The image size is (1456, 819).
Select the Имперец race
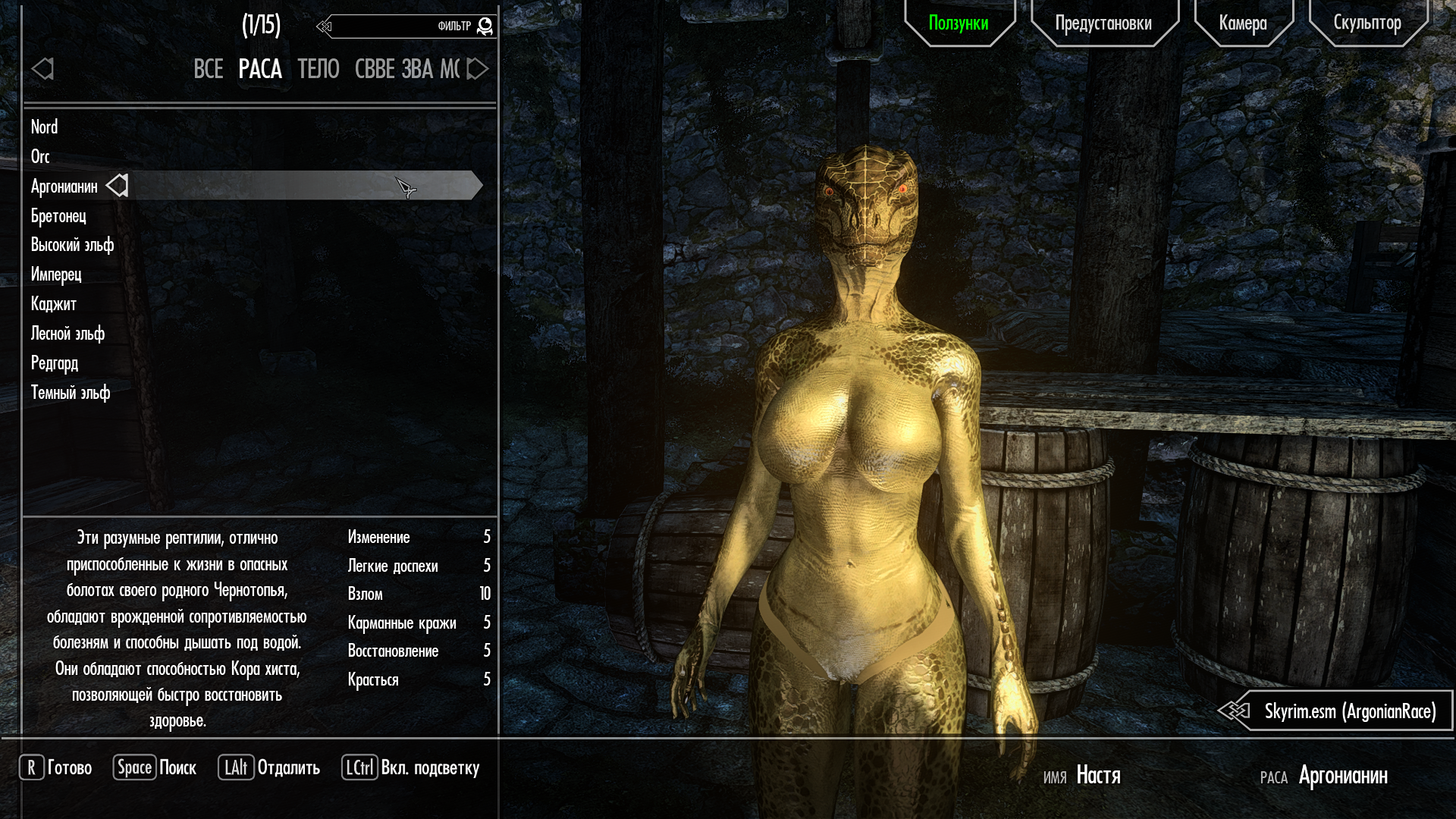[x=56, y=275]
